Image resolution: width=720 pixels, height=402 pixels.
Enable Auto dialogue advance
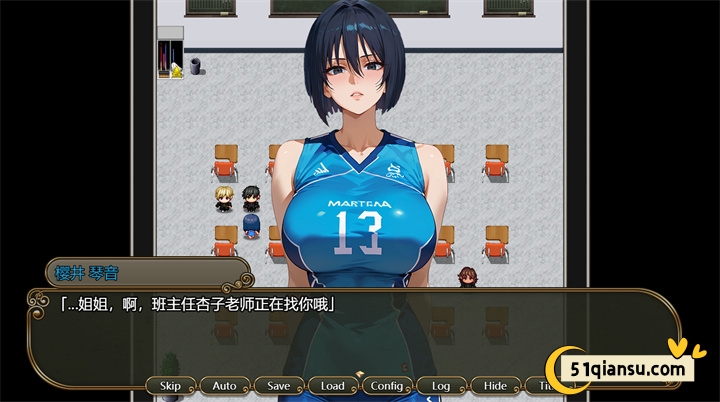pyautogui.click(x=224, y=386)
